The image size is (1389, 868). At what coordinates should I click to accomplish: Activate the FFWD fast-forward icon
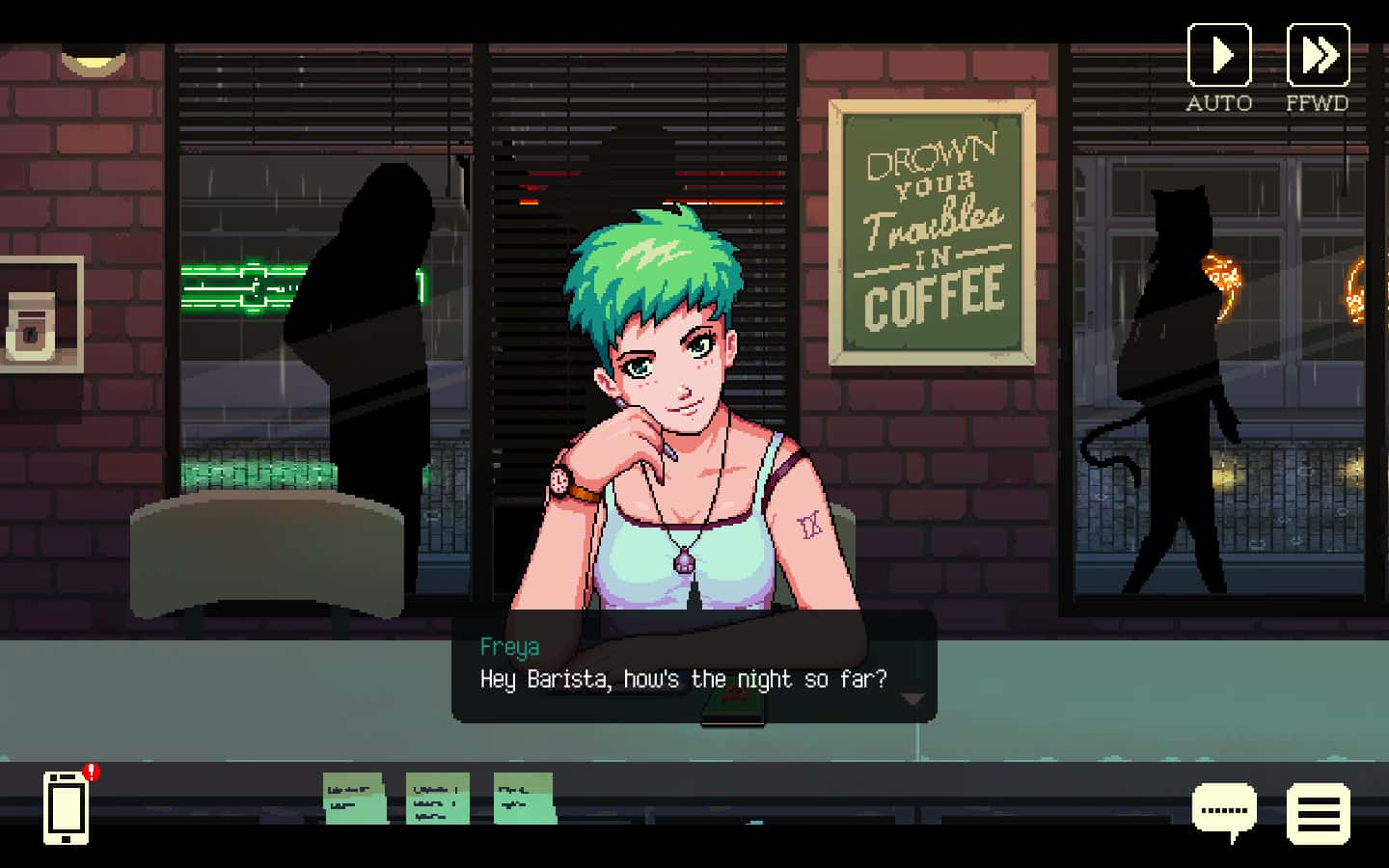pos(1319,55)
